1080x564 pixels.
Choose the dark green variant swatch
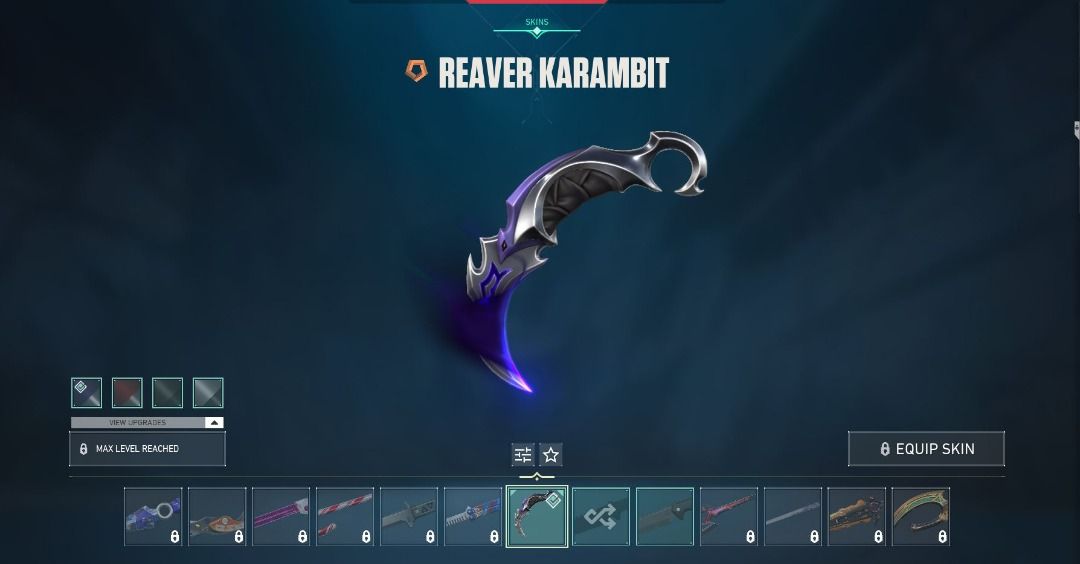(x=167, y=393)
